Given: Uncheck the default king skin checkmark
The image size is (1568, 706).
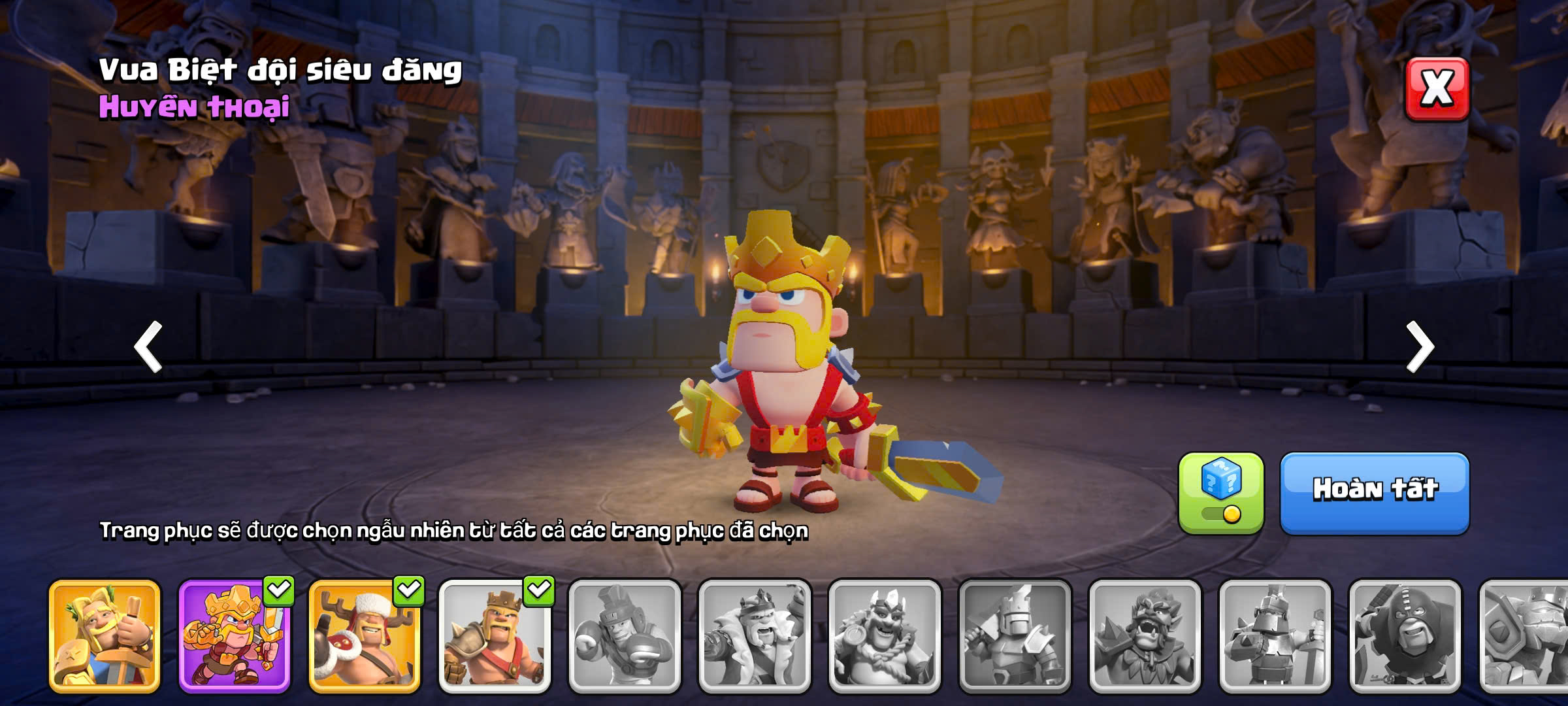Looking at the screenshot, I should (539, 590).
